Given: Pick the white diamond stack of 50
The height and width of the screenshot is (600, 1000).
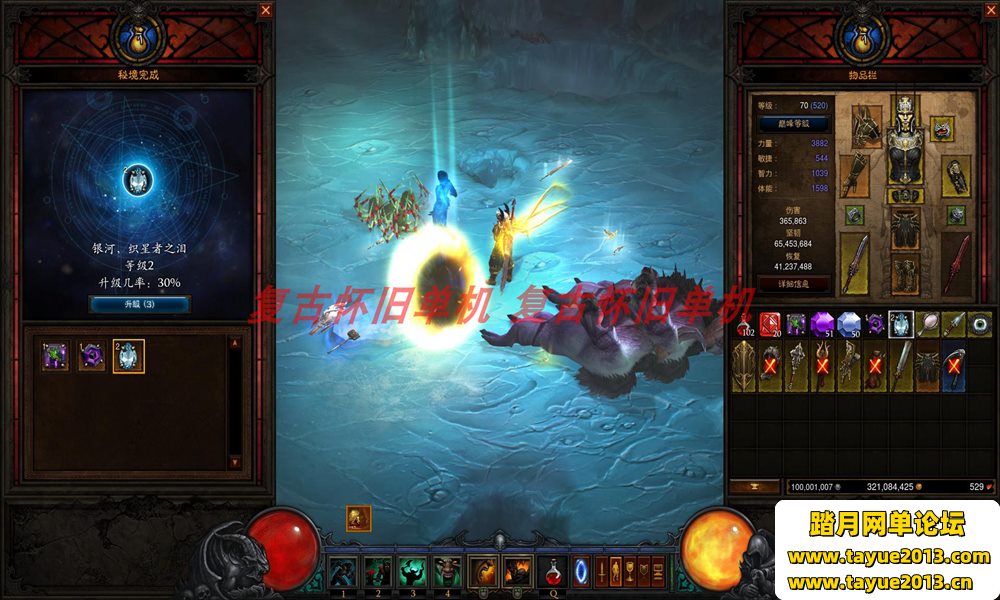Looking at the screenshot, I should pyautogui.click(x=849, y=323).
